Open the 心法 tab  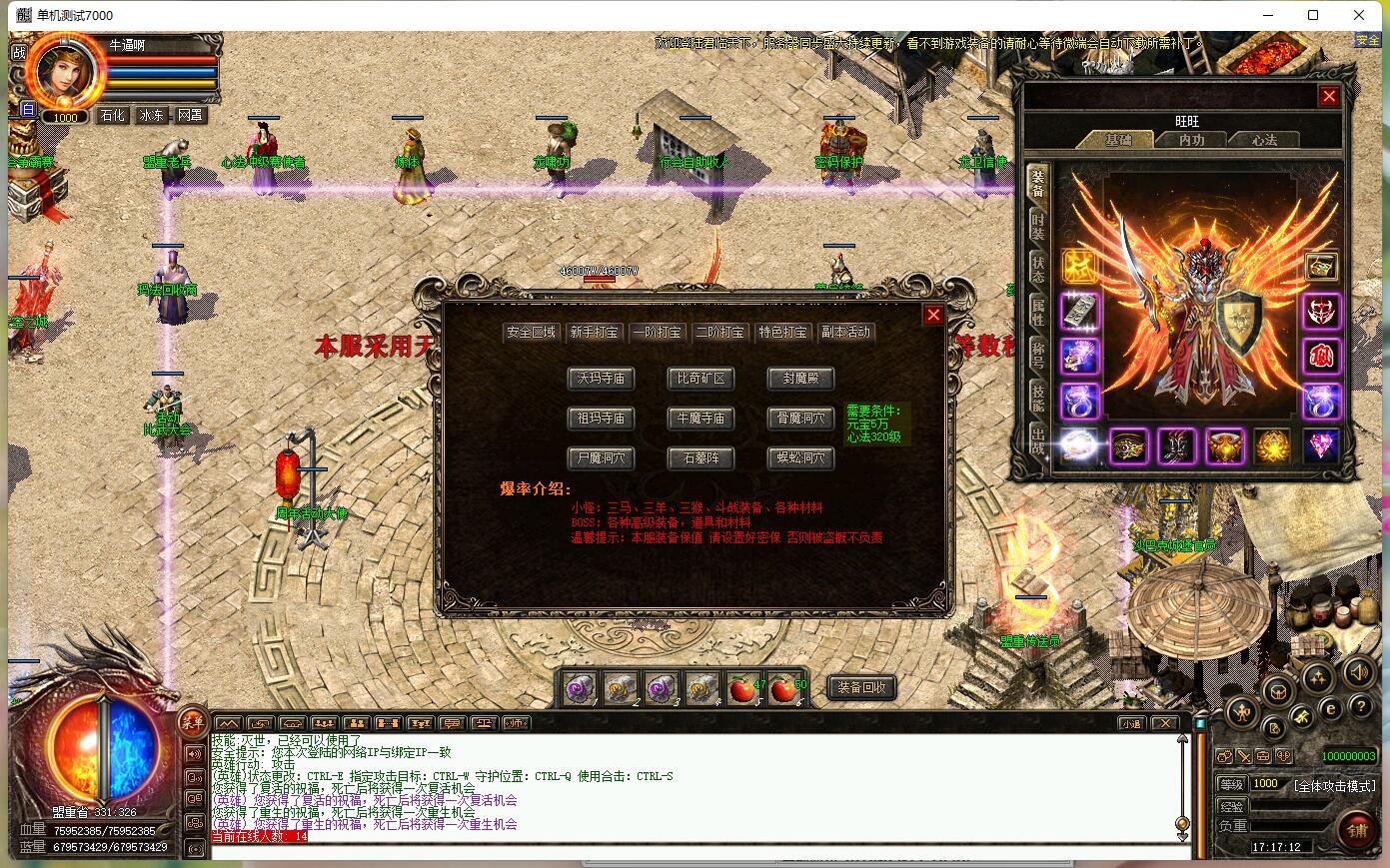(1264, 140)
